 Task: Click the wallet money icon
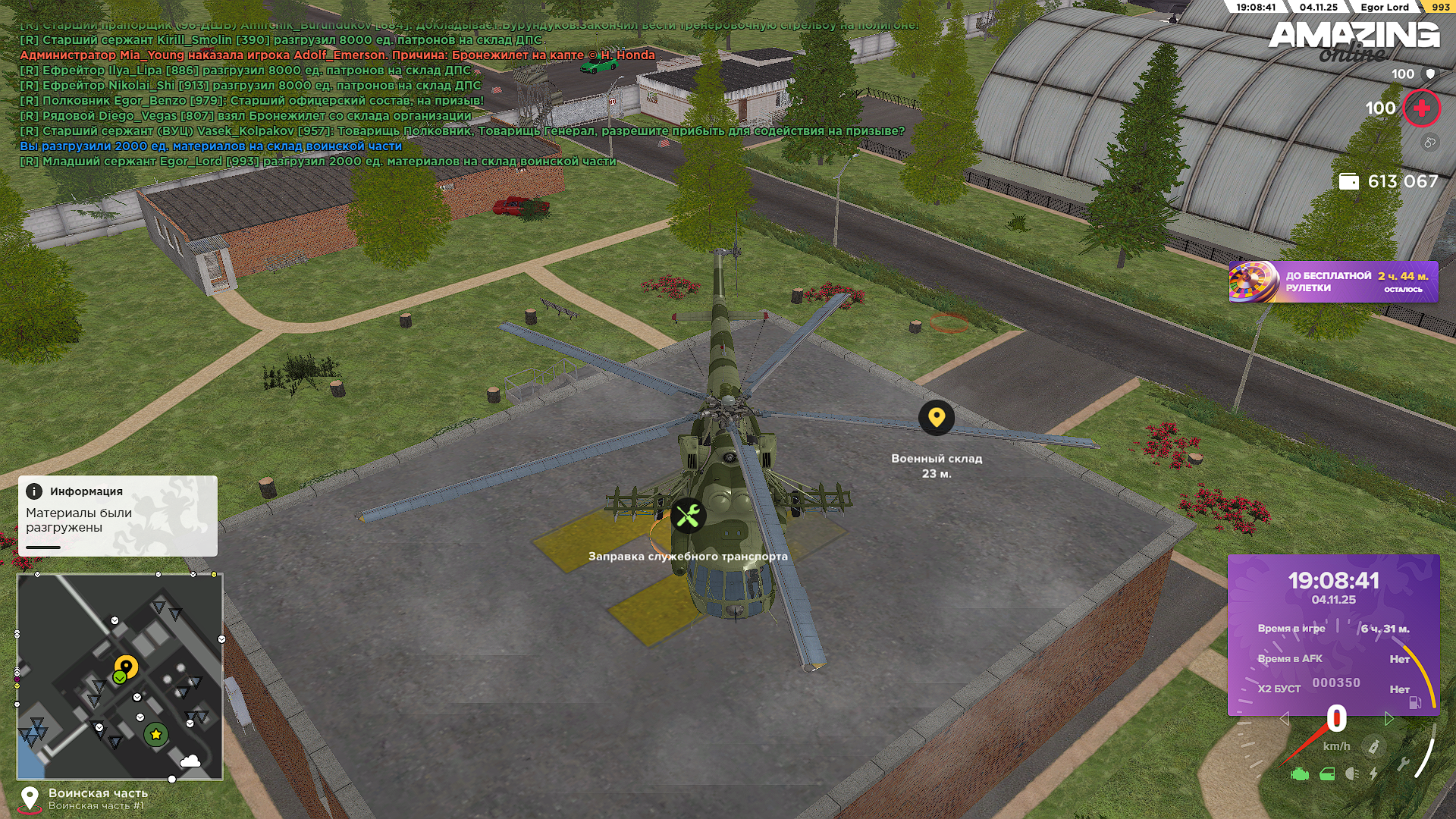(x=1348, y=182)
